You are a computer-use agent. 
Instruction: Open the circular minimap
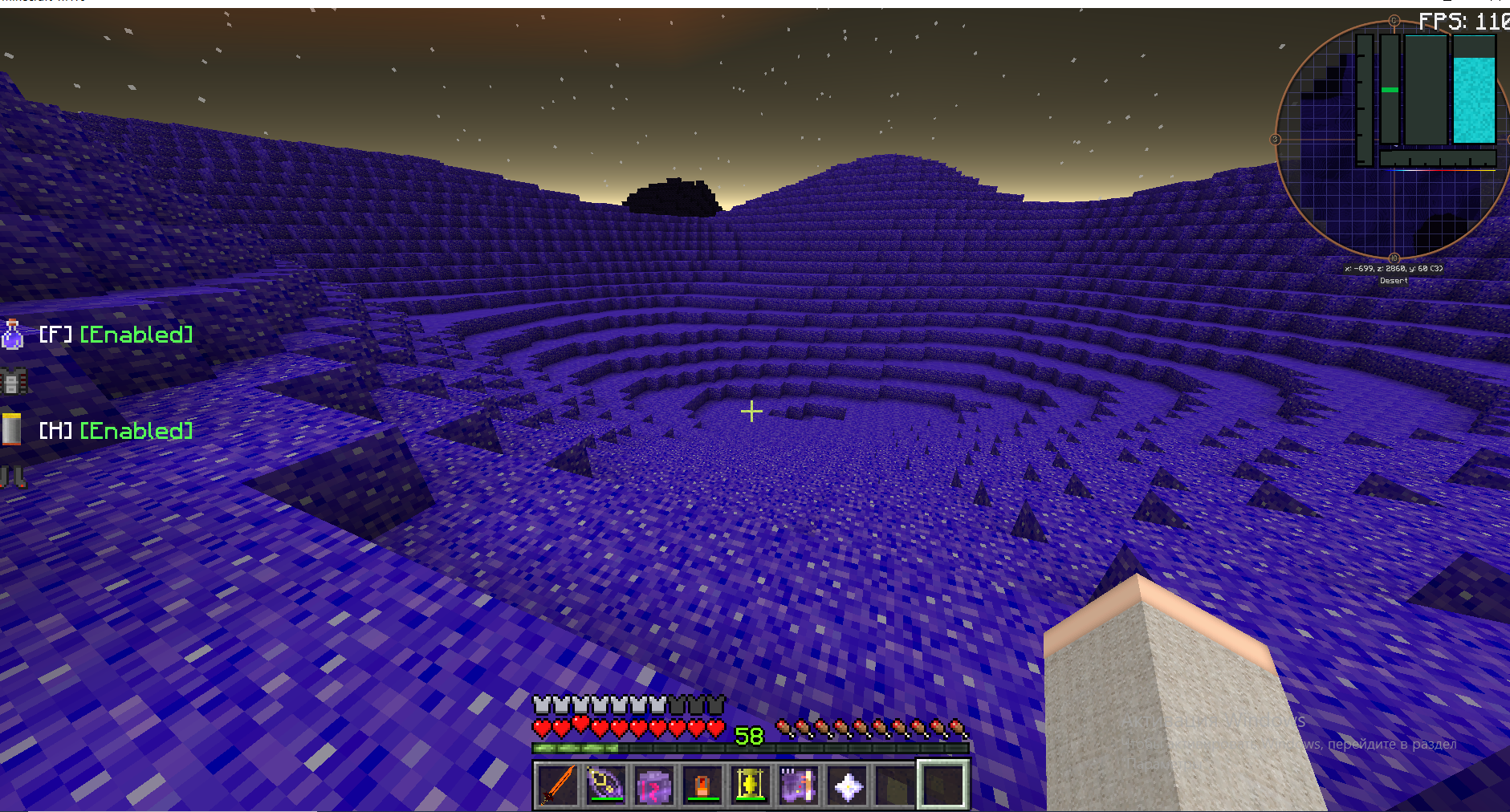(1393, 140)
